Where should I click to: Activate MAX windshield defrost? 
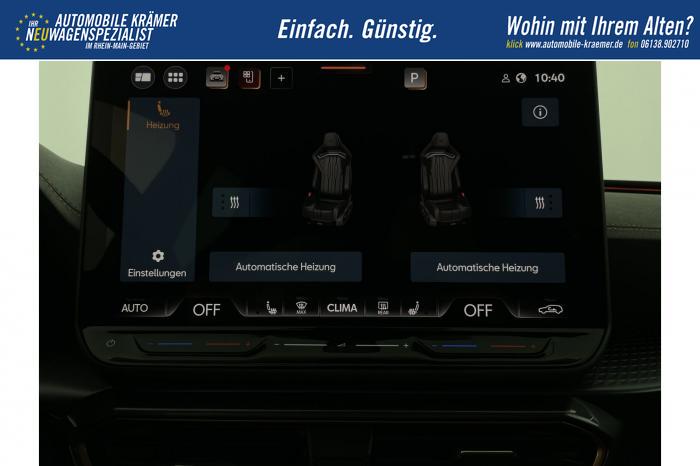pos(301,308)
